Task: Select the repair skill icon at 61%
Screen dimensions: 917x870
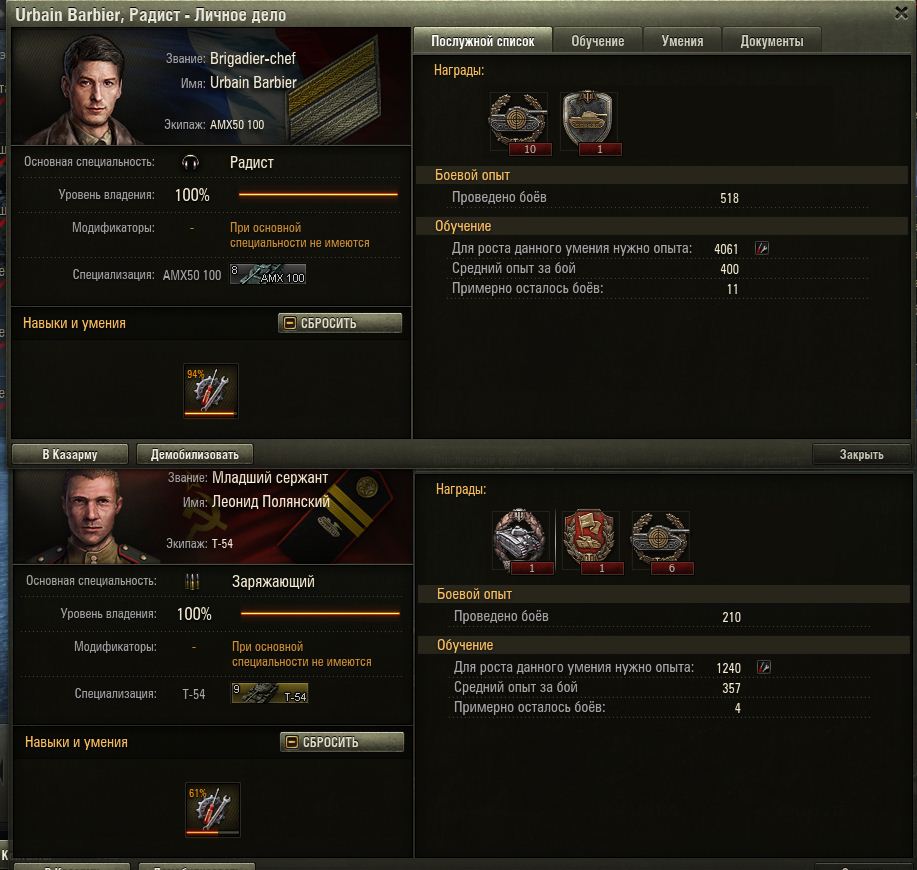Action: [213, 809]
